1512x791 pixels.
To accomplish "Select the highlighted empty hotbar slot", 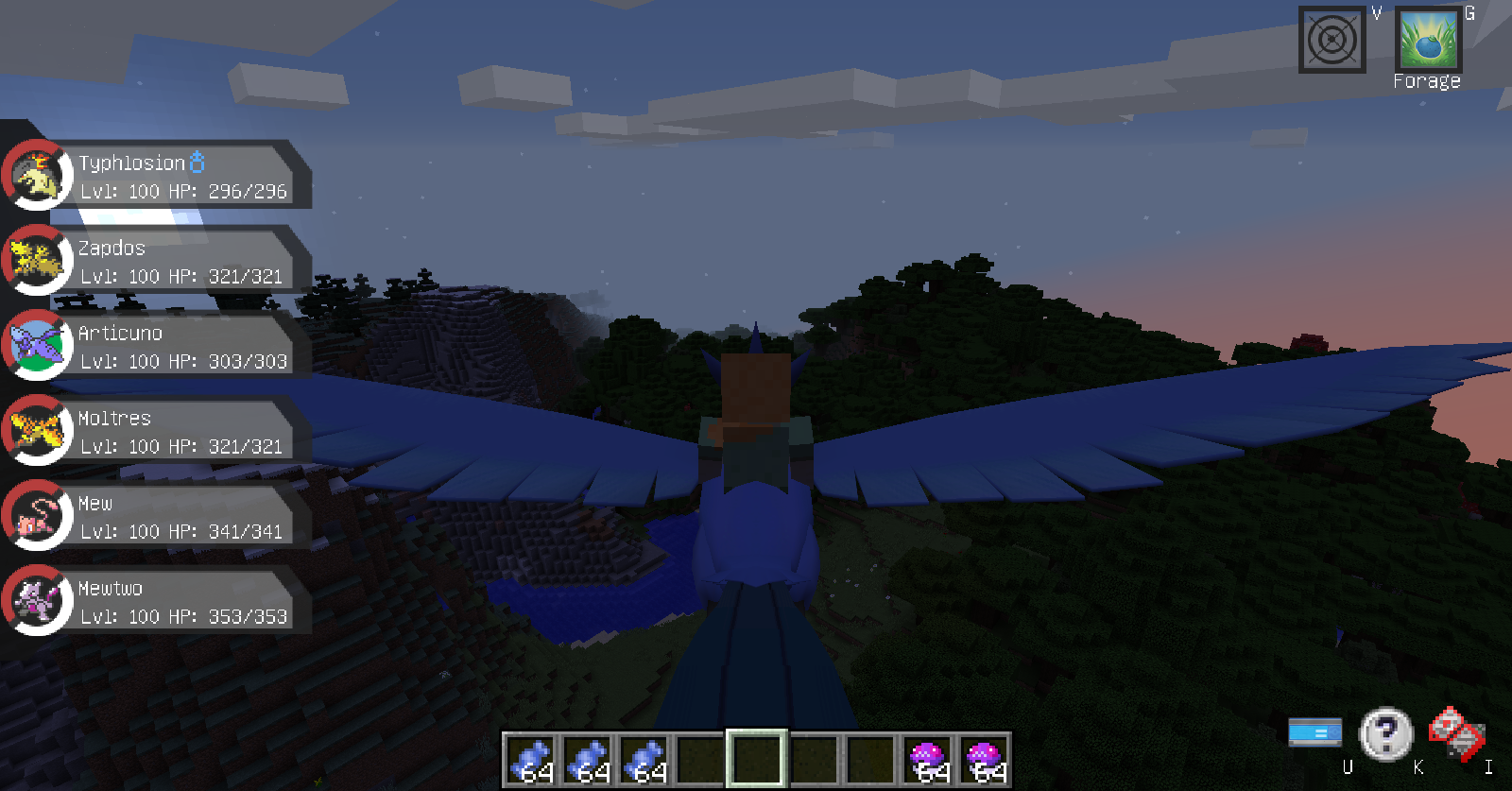I will coord(757,759).
